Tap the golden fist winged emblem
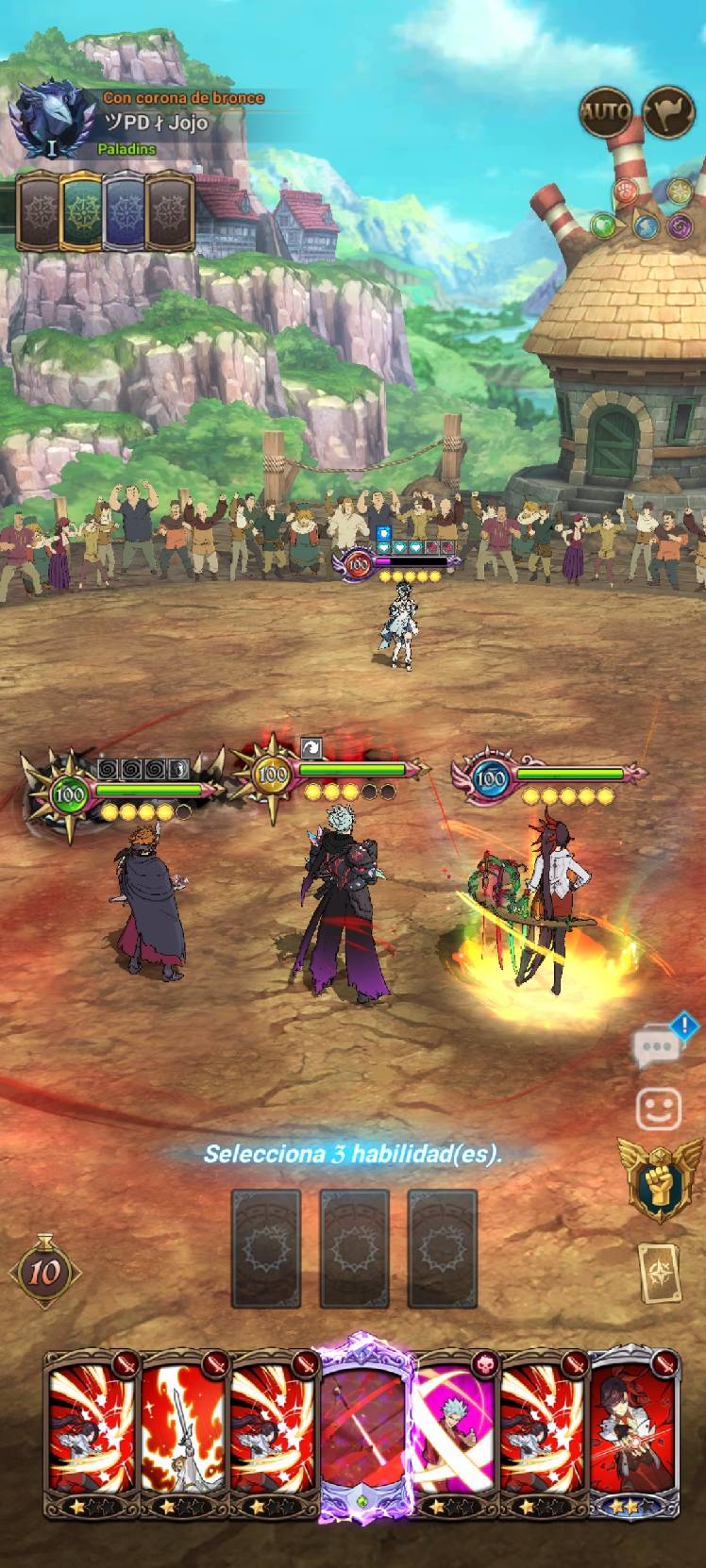 tap(660, 1177)
